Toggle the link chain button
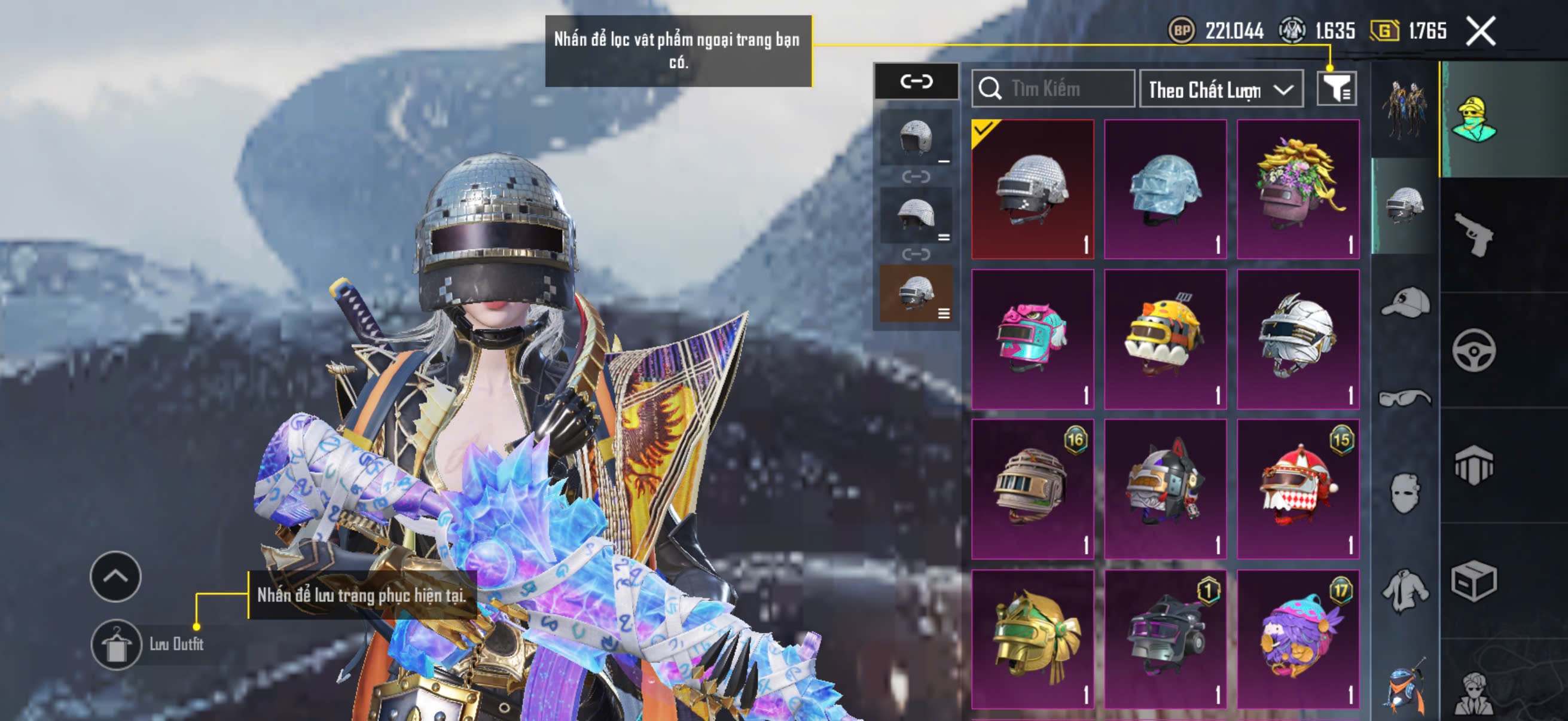Image resolution: width=1568 pixels, height=721 pixels. pyautogui.click(x=916, y=81)
